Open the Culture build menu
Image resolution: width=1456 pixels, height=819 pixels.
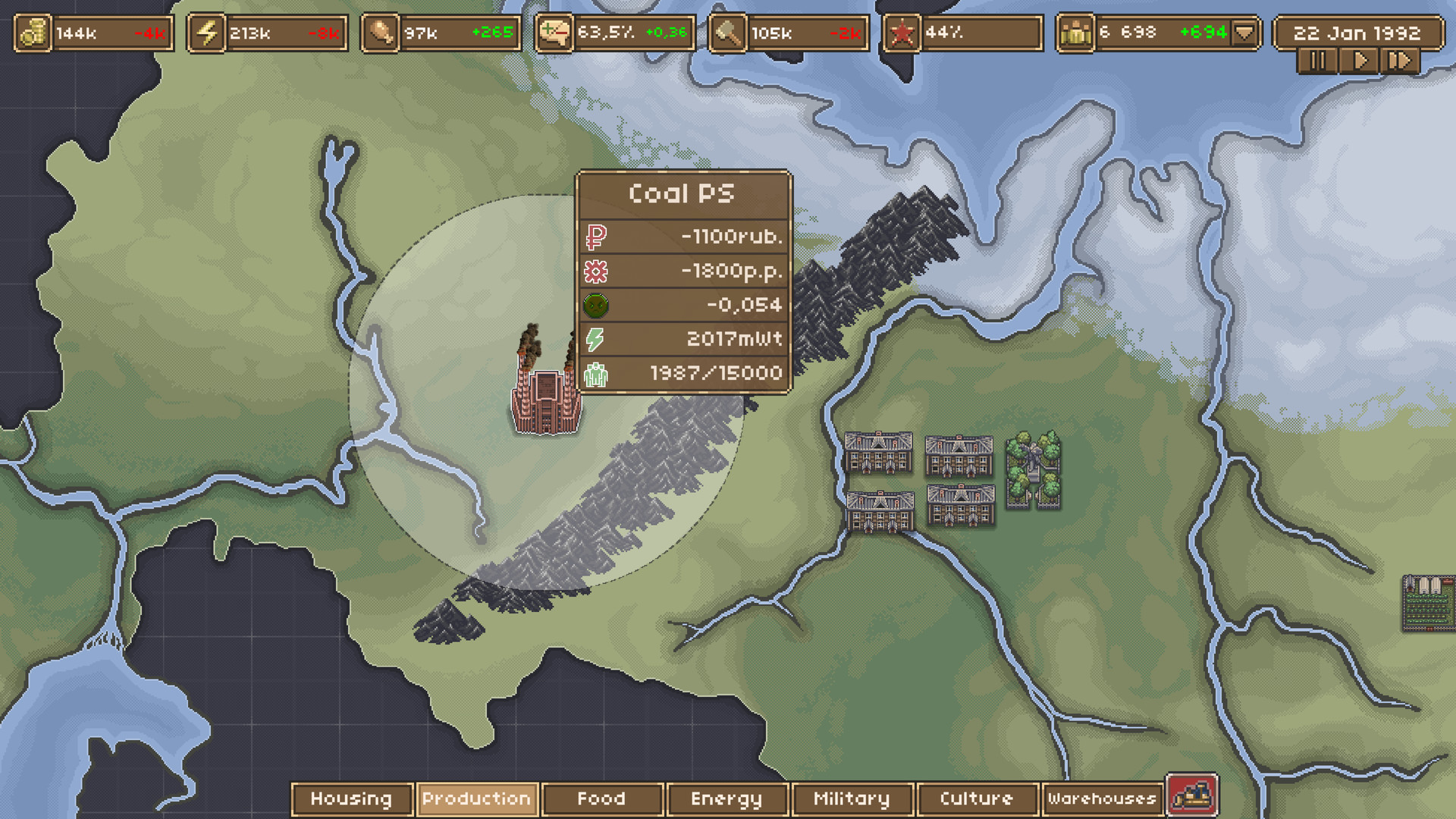pyautogui.click(x=977, y=798)
